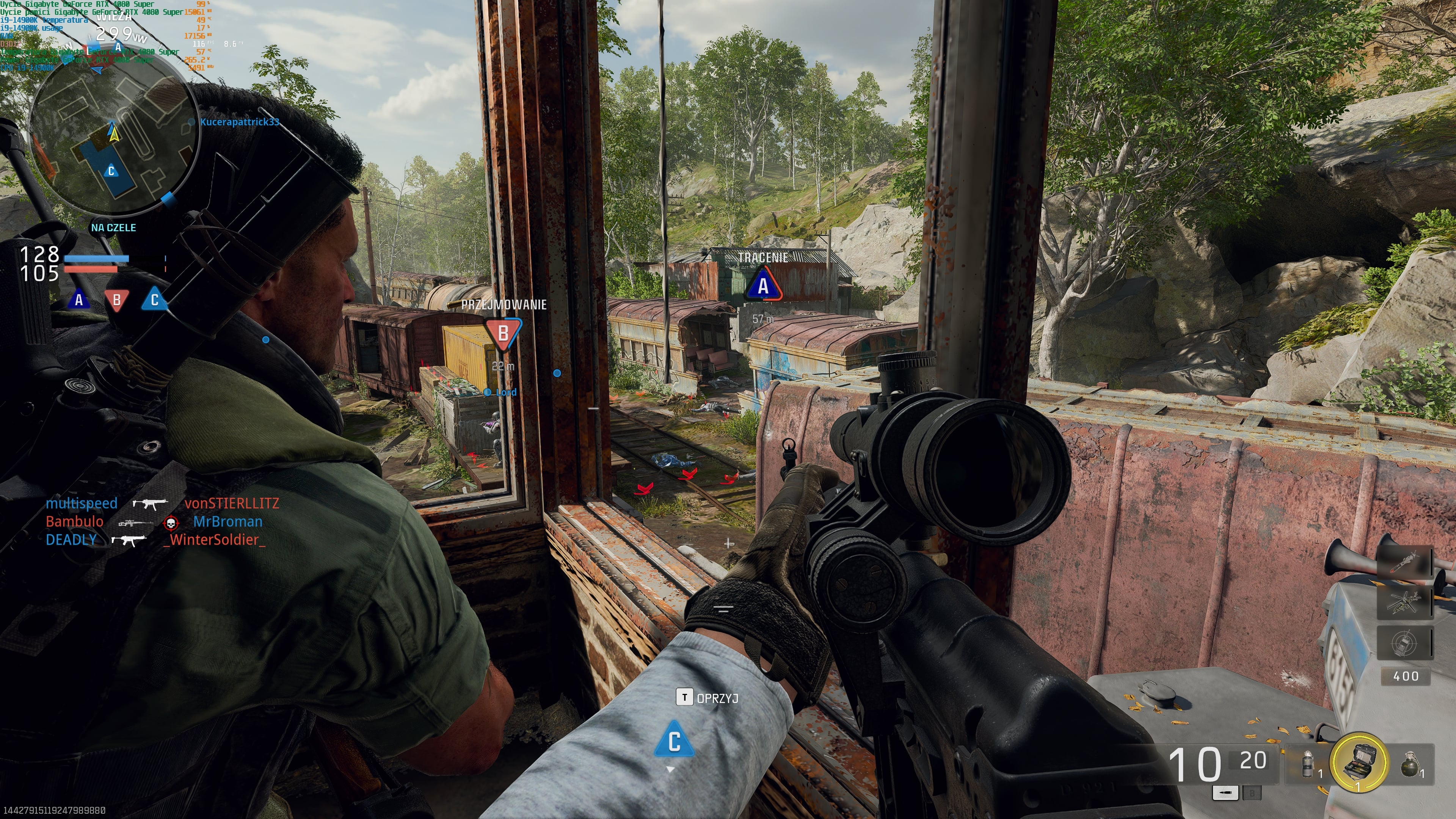The width and height of the screenshot is (1456, 819).
Task: Click the multispeed killfeed entry
Action: coord(82,503)
